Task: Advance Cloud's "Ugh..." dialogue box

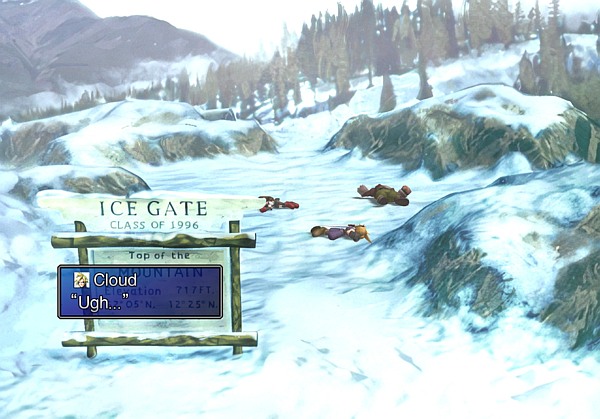Action: coord(140,291)
